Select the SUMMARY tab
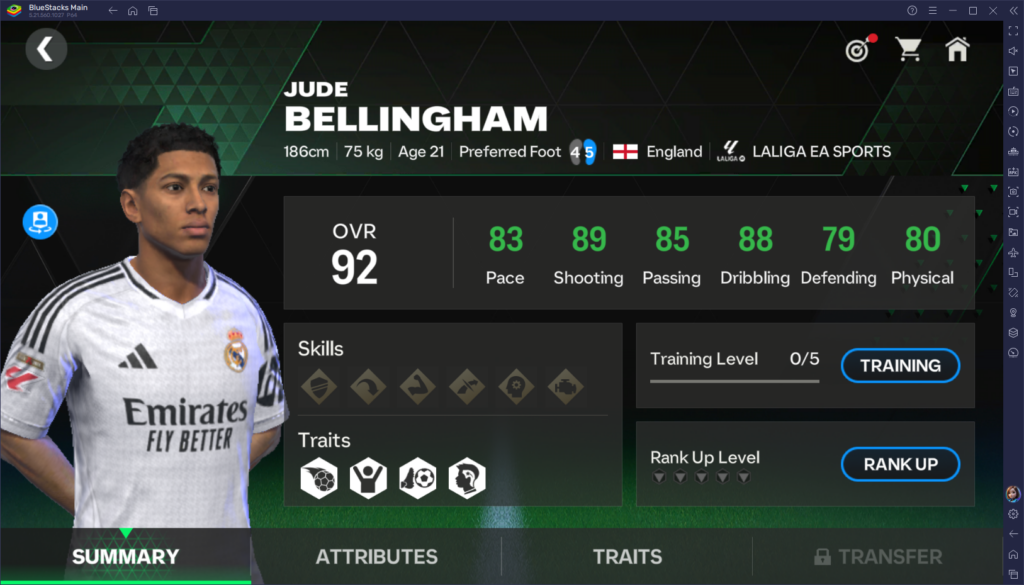1024x585 pixels. pos(125,557)
